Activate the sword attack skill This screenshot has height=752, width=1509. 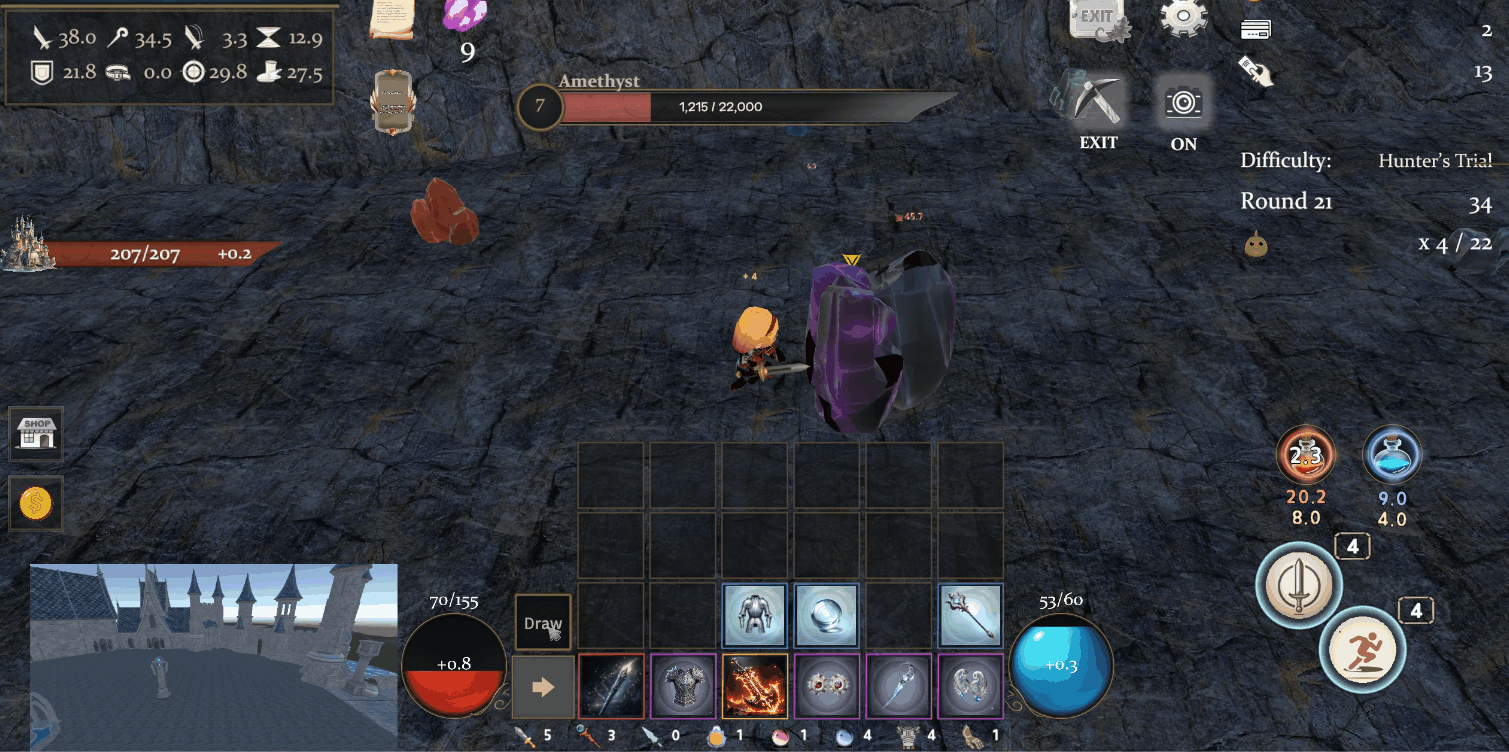pos(1298,587)
